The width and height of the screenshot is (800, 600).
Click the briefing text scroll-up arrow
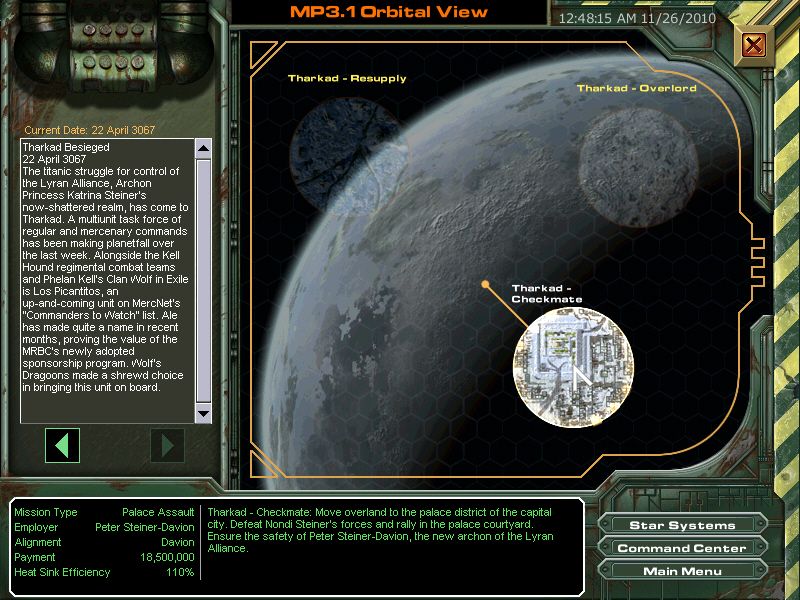click(204, 149)
